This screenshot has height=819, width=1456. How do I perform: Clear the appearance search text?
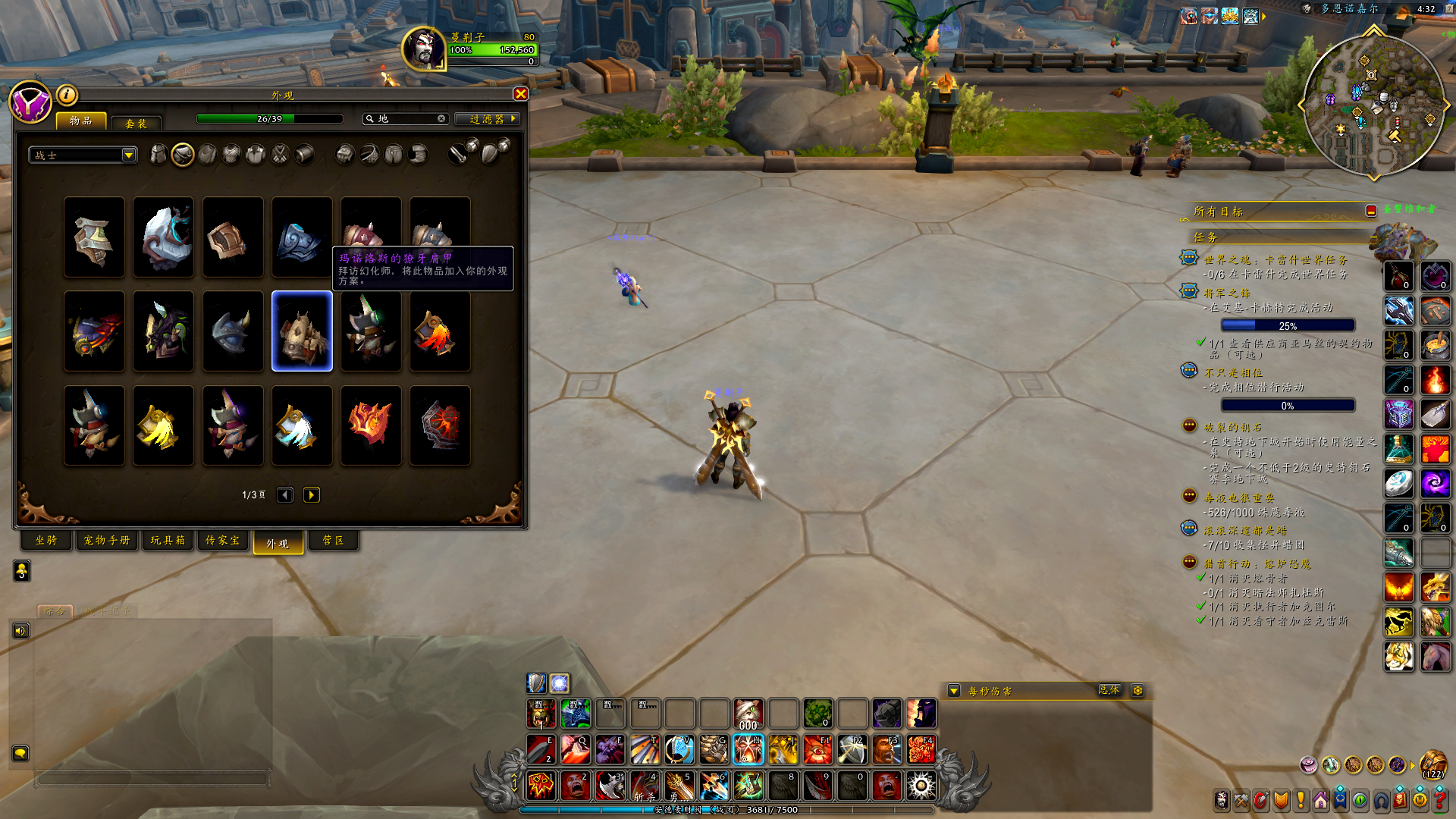coord(441,119)
